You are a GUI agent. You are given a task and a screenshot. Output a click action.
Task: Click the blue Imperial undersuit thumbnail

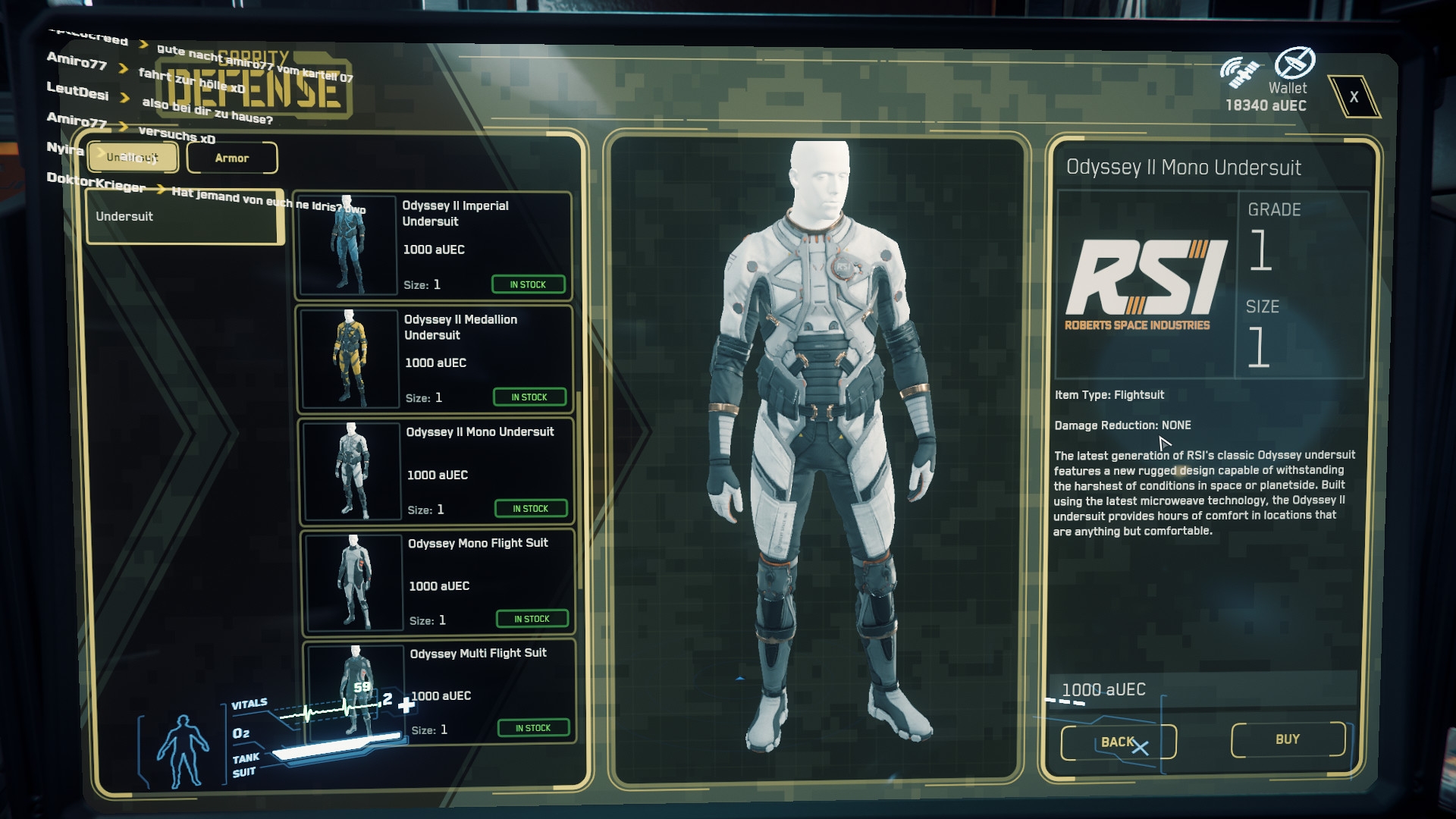pos(348,245)
